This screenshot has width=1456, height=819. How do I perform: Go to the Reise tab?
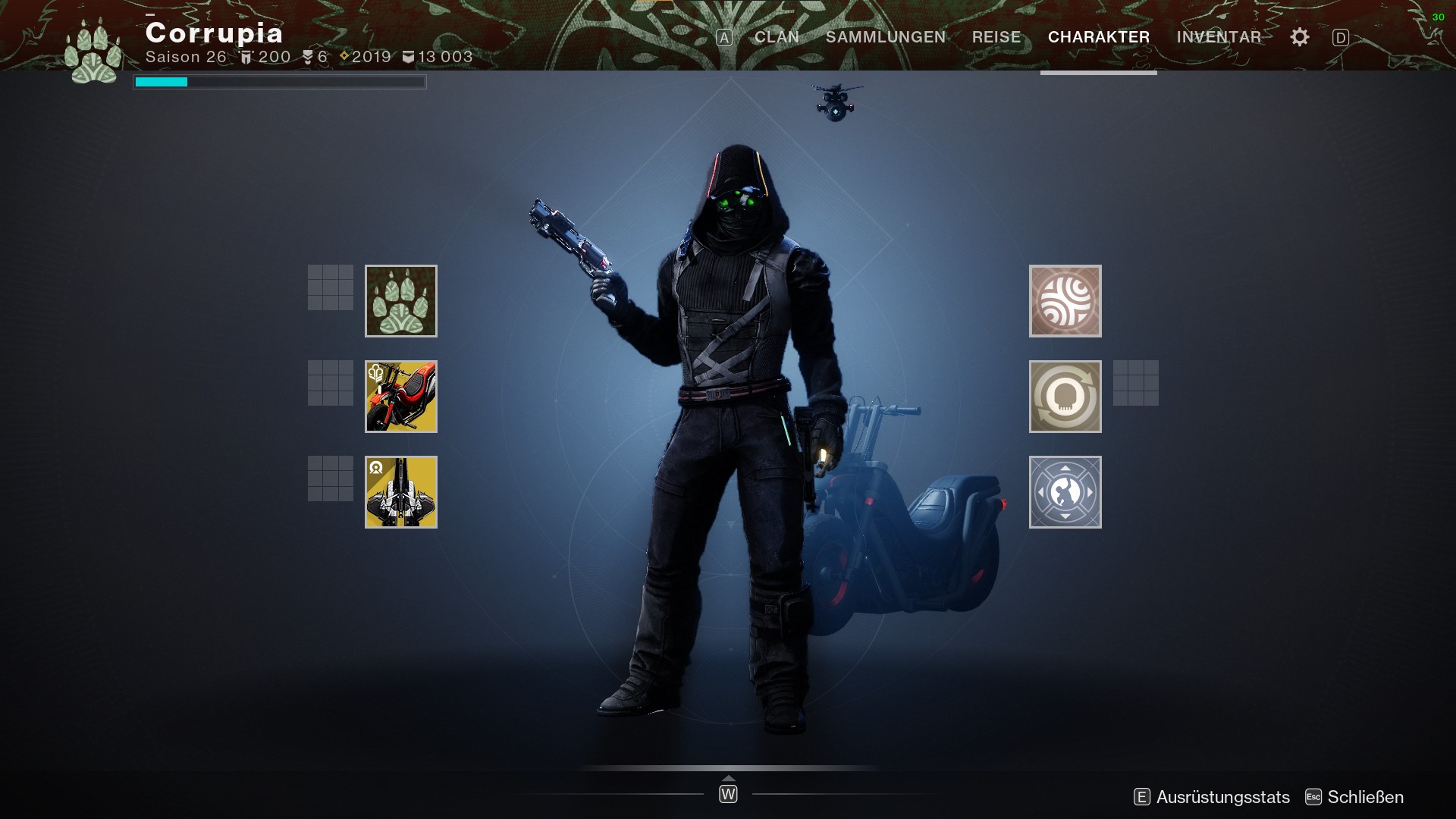pos(996,37)
